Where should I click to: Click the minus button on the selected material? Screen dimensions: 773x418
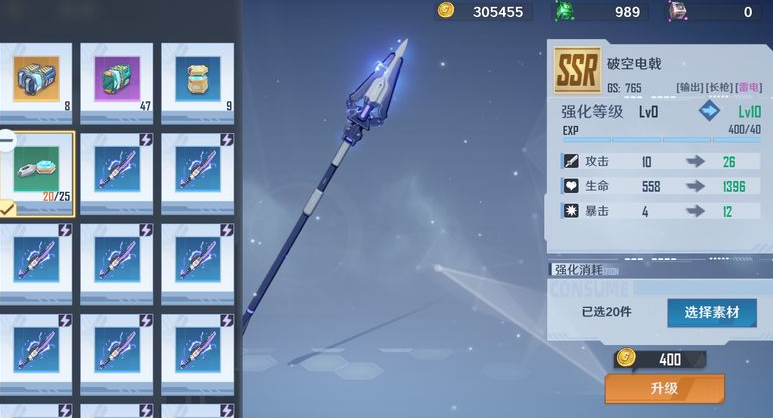pos(6,139)
